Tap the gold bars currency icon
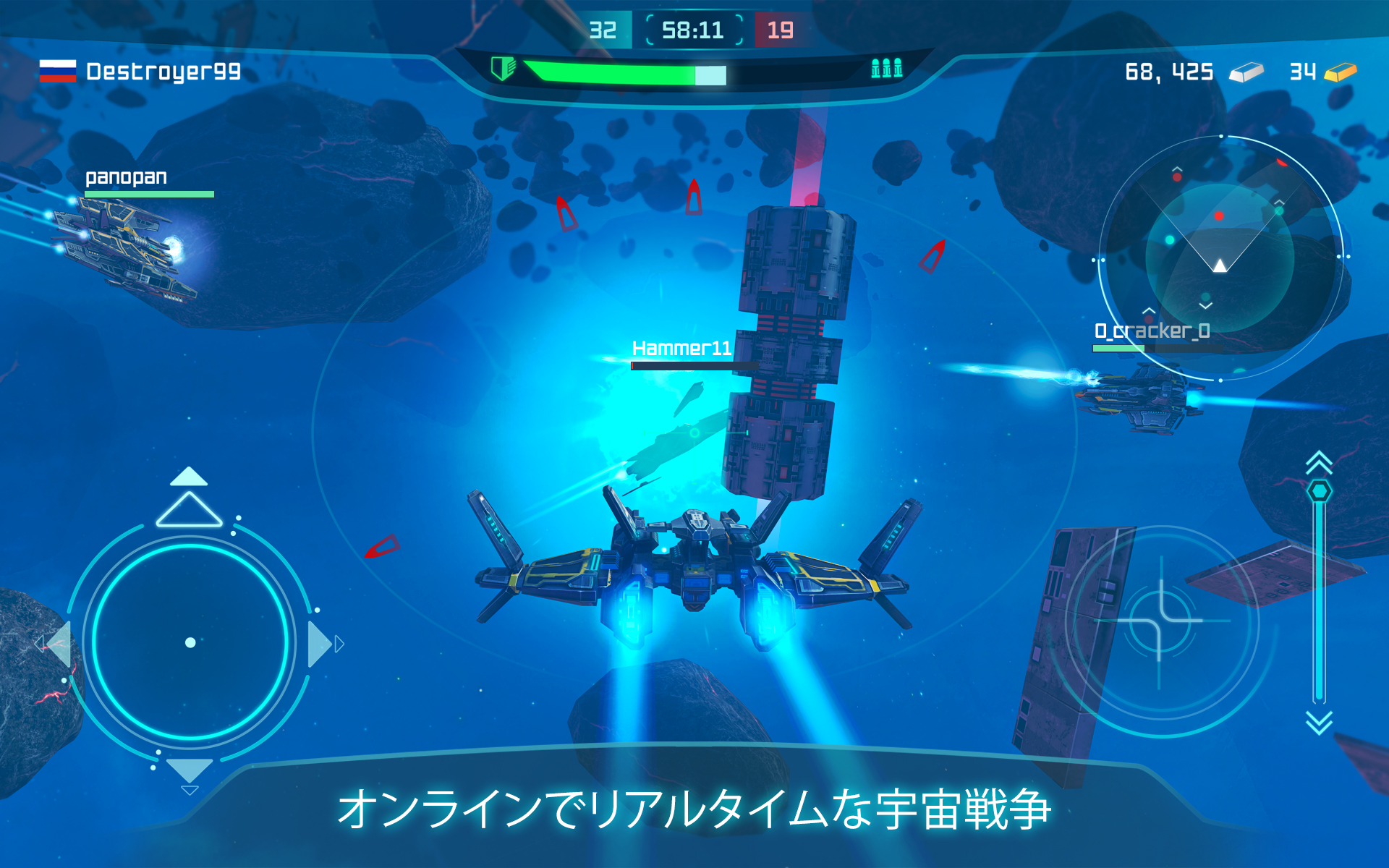Screen dimensions: 1389x868 [x=1342, y=71]
